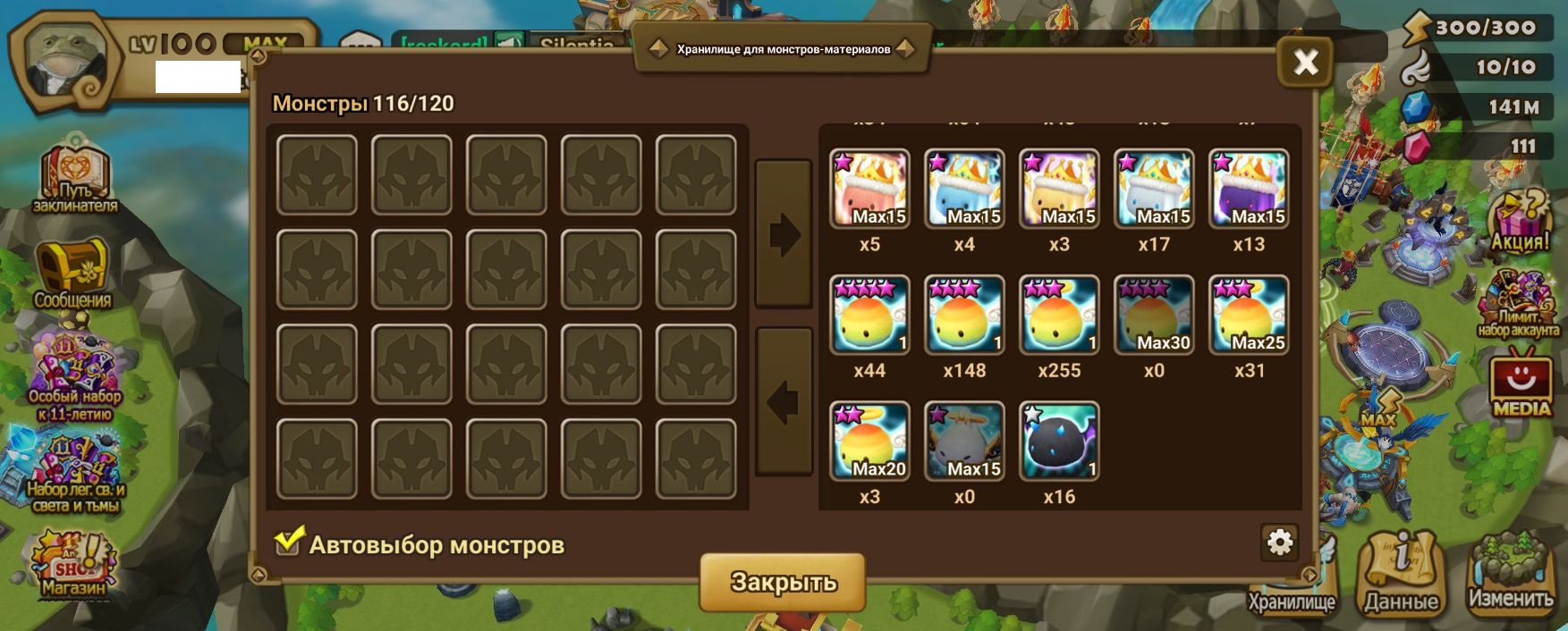Open storage settings gear icon
Screen dimensions: 1568x631
click(1279, 543)
